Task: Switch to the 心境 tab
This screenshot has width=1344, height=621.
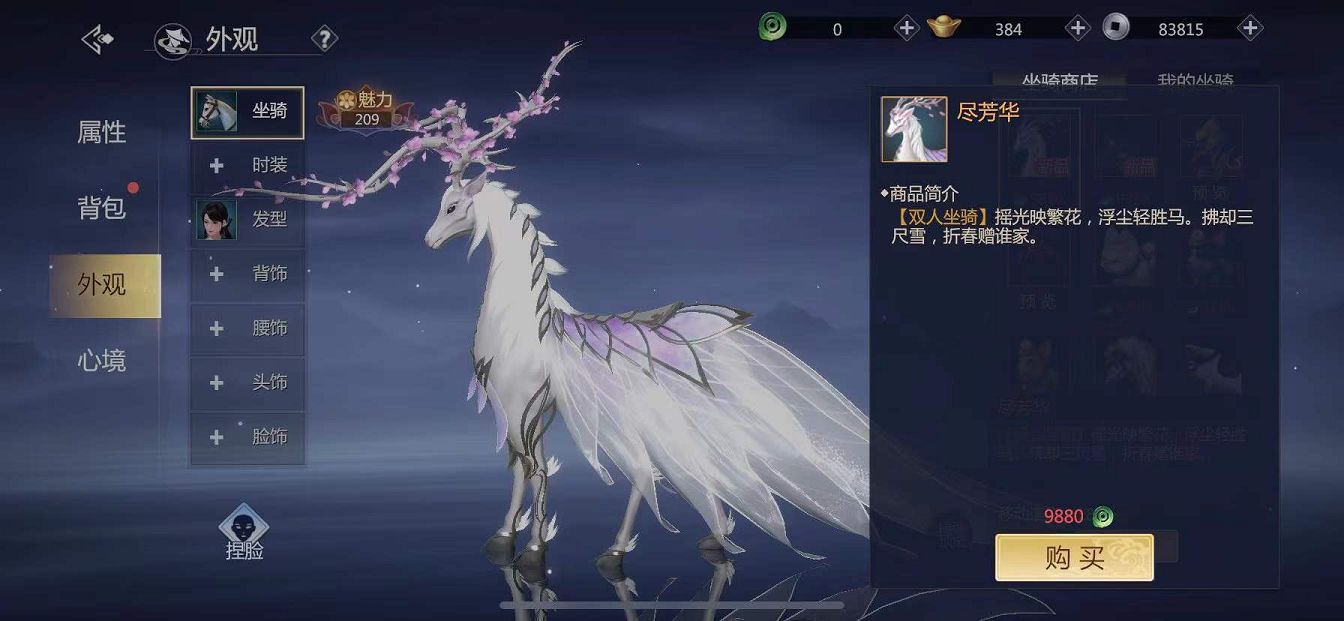Action: (x=102, y=361)
